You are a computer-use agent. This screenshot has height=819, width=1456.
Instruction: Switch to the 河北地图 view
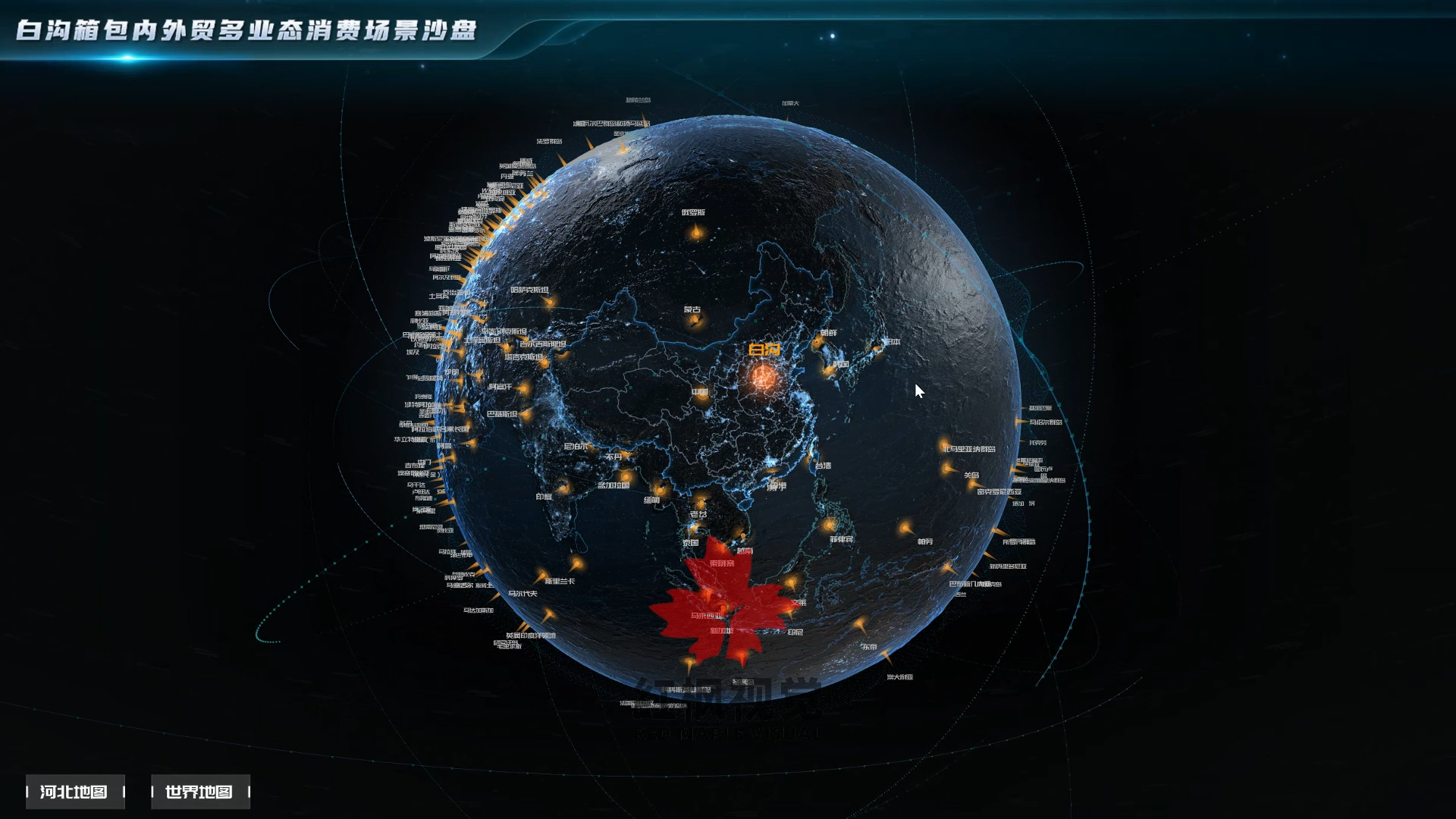pyautogui.click(x=74, y=792)
